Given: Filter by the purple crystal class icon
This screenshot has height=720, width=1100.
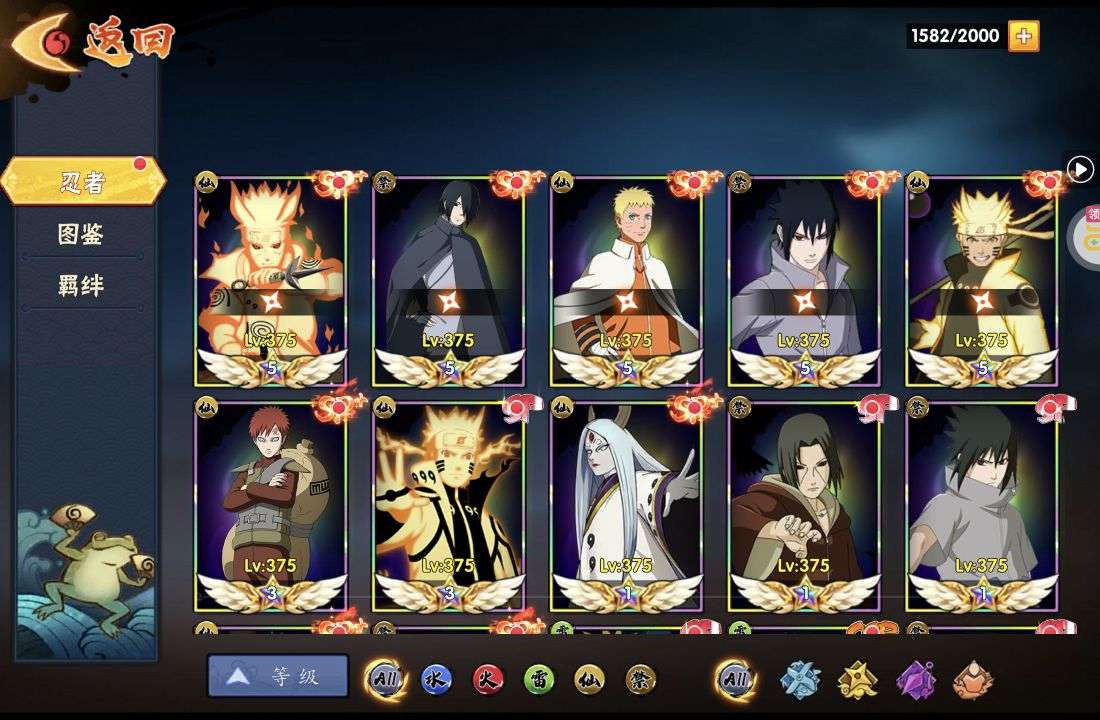Looking at the screenshot, I should 916,679.
